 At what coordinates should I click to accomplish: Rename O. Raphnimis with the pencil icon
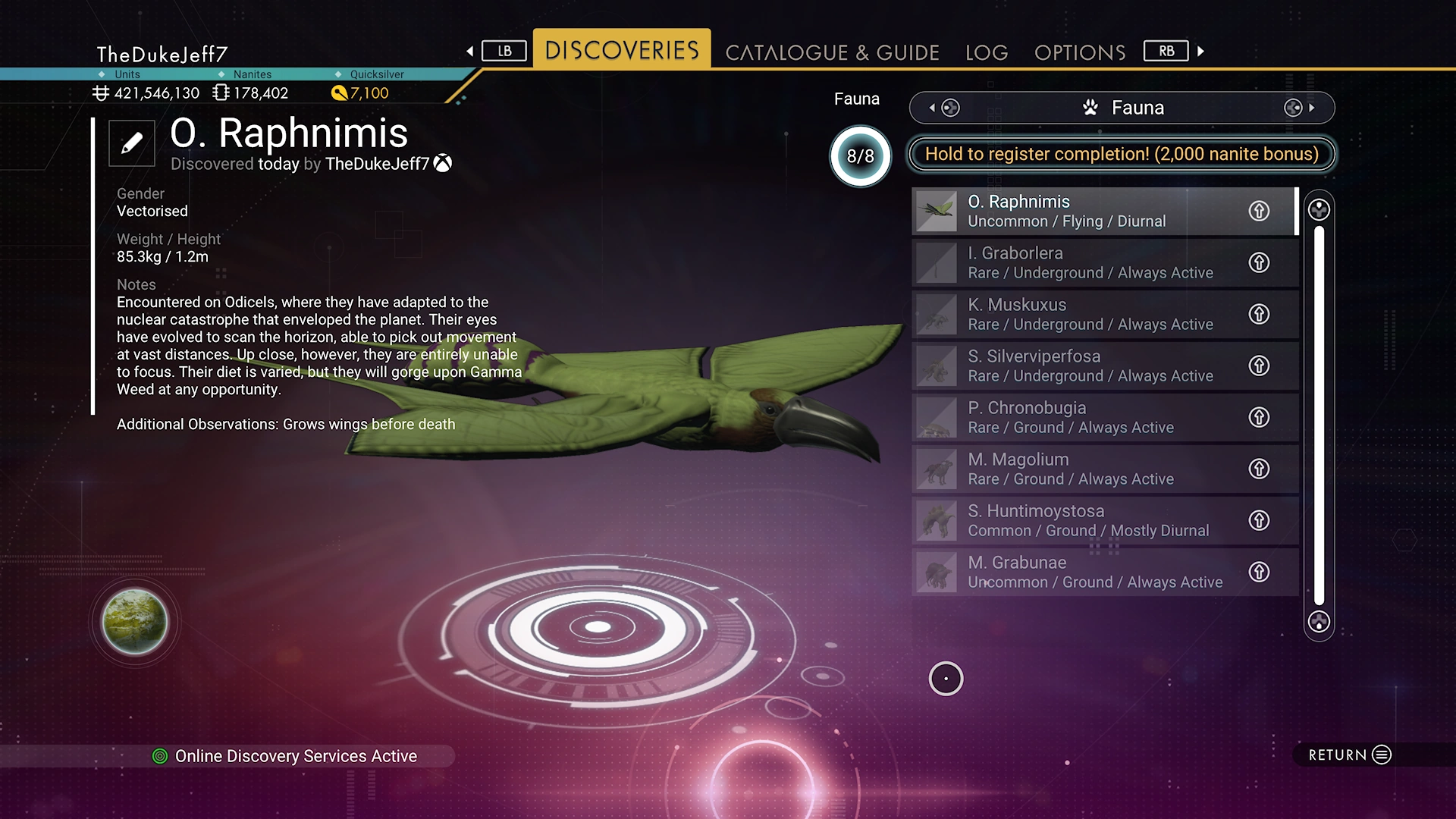[132, 143]
